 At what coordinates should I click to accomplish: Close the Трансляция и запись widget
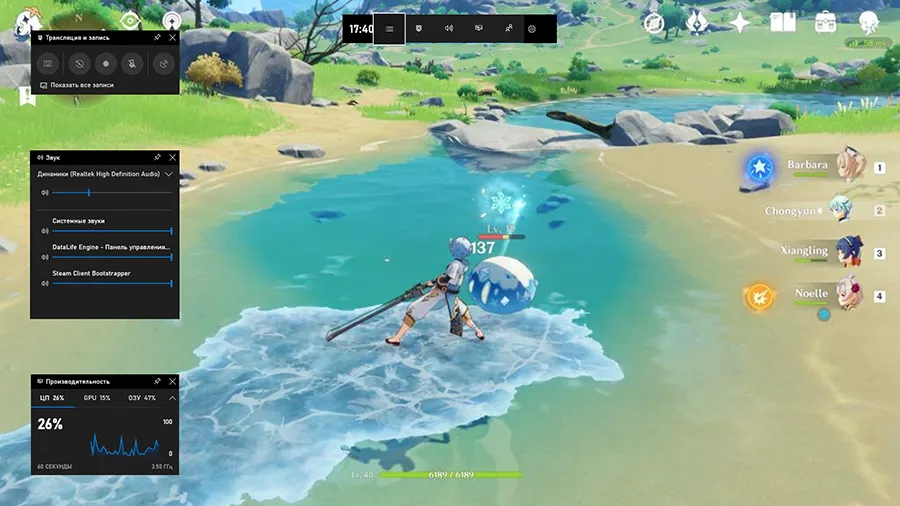172,37
